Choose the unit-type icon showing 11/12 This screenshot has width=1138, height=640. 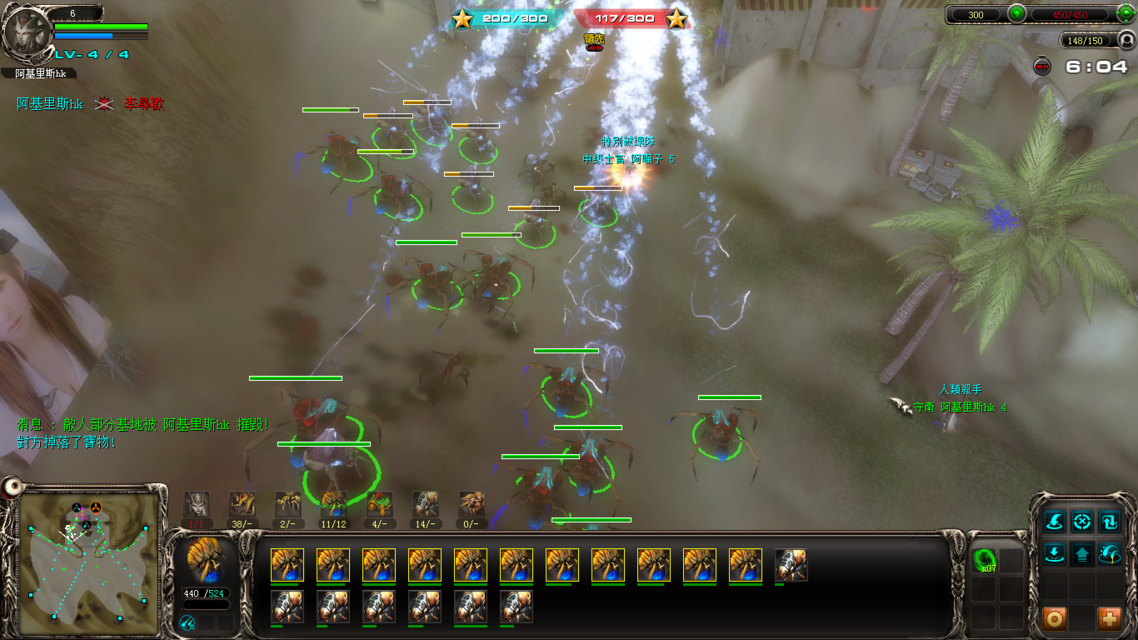point(334,503)
